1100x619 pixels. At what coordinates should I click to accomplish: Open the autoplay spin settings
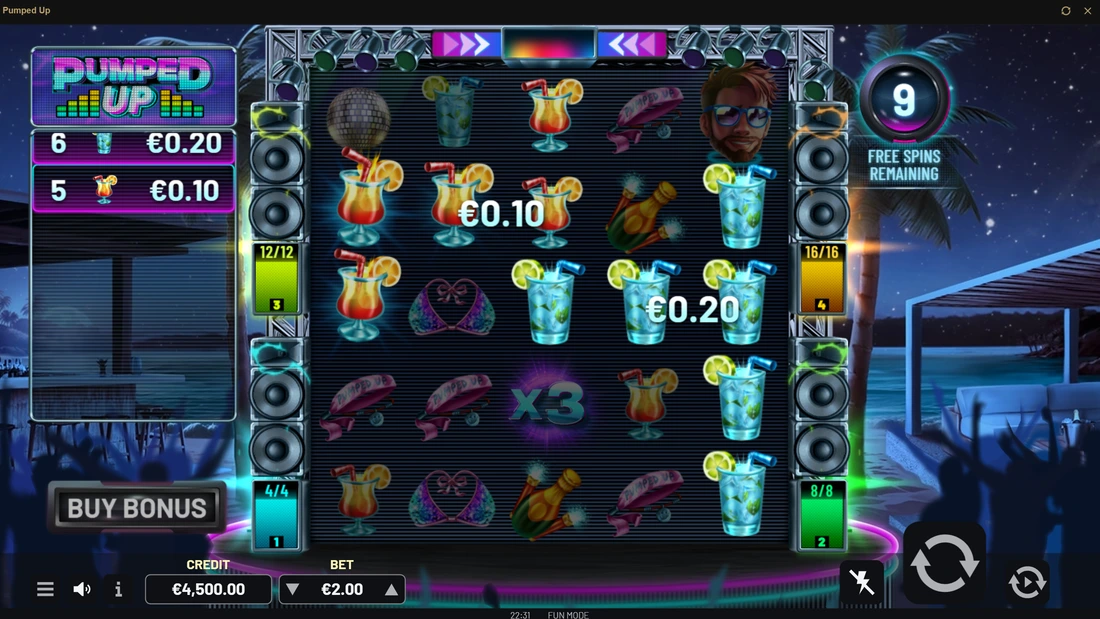click(1027, 581)
